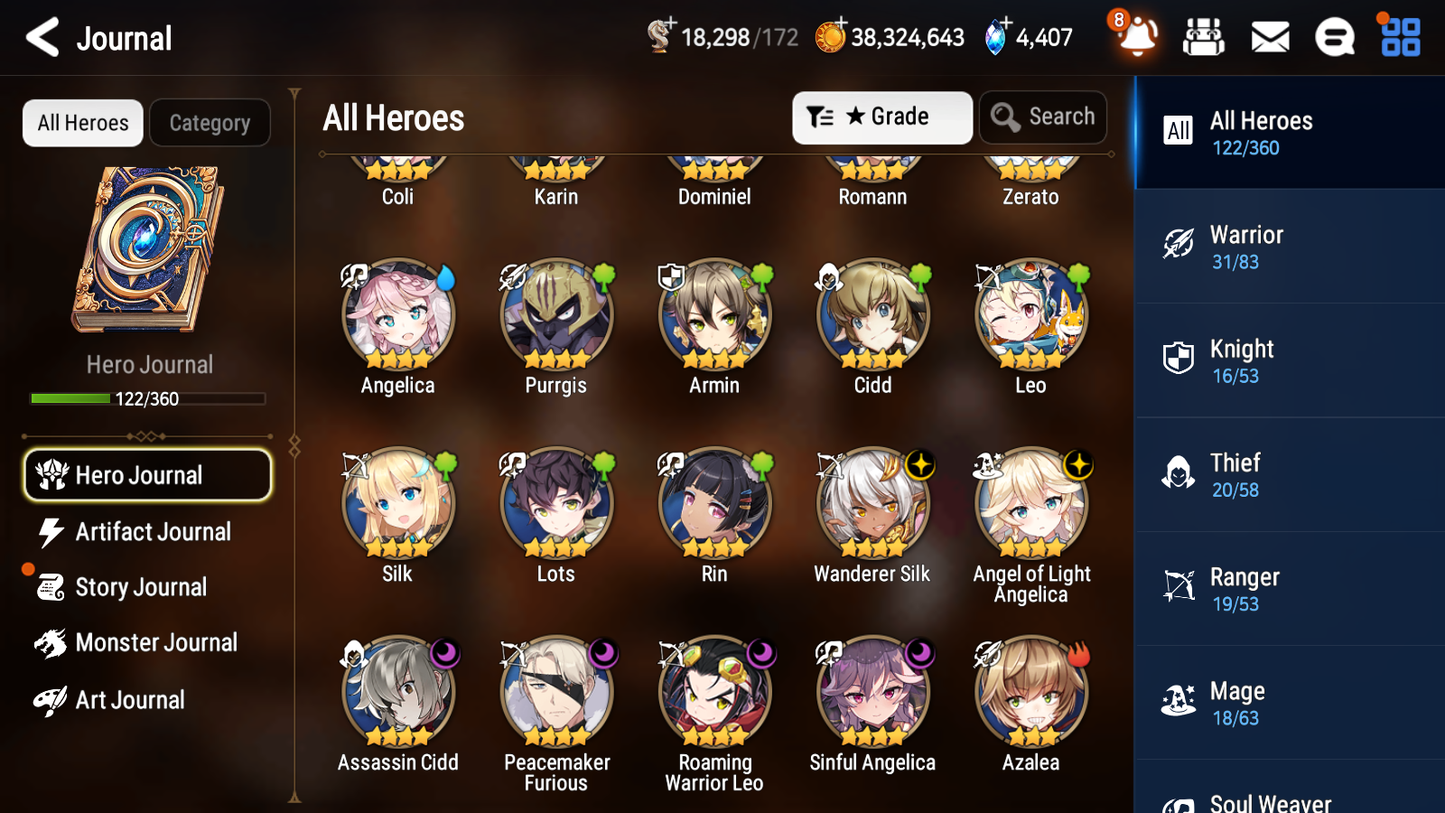Screen dimensions: 1445x813
Task: Click the Search button
Action: point(1043,117)
